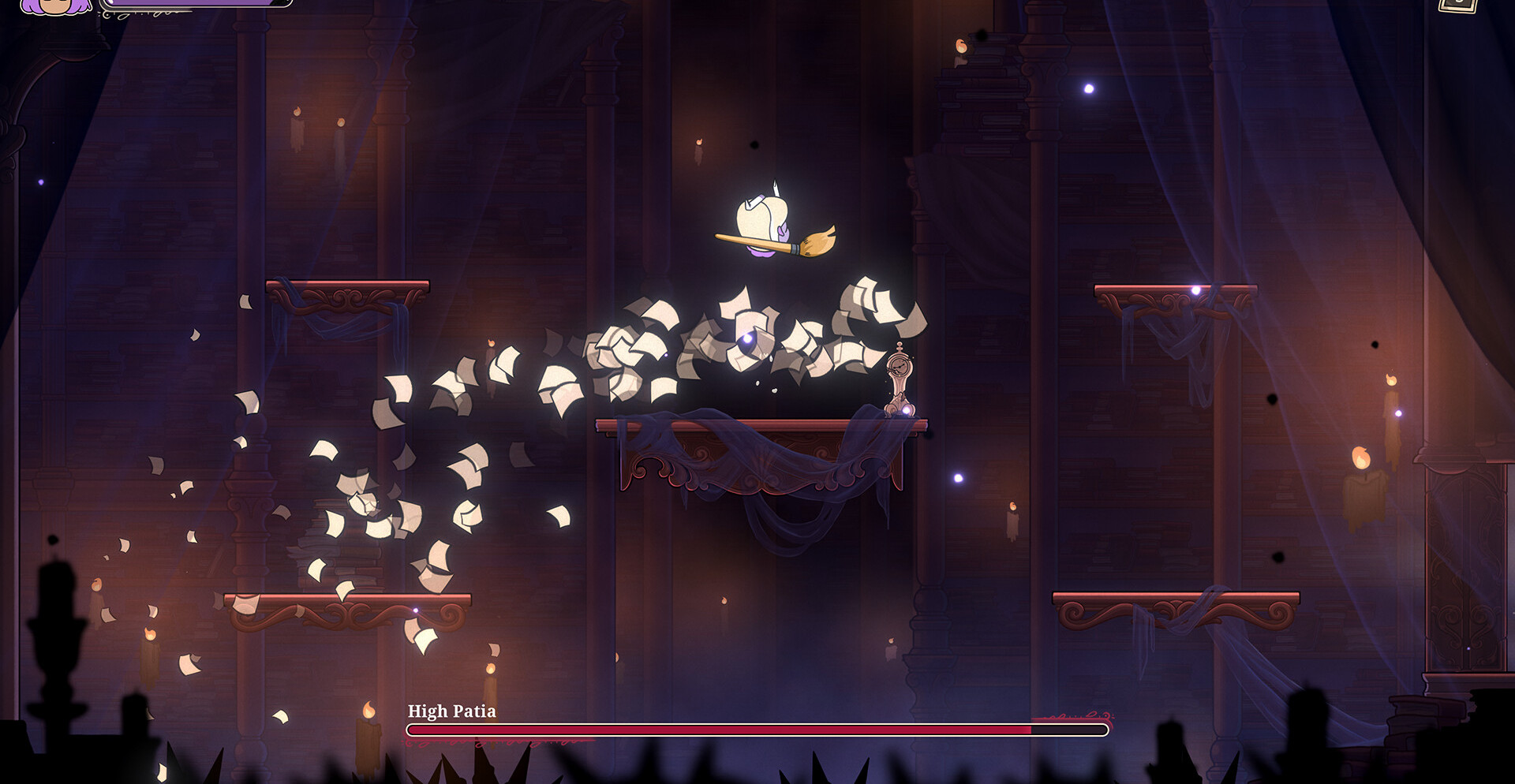Select the square item slot icon
Viewport: 1515px width, 784px height.
[x=1457, y=5]
